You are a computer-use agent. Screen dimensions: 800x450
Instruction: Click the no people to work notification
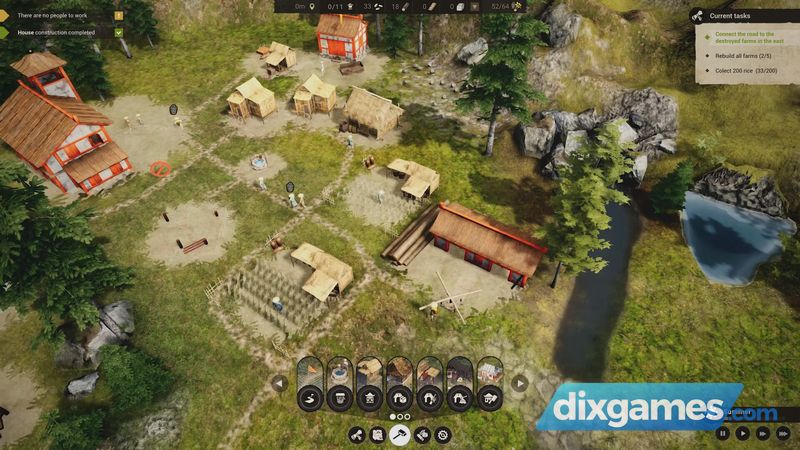click(60, 15)
